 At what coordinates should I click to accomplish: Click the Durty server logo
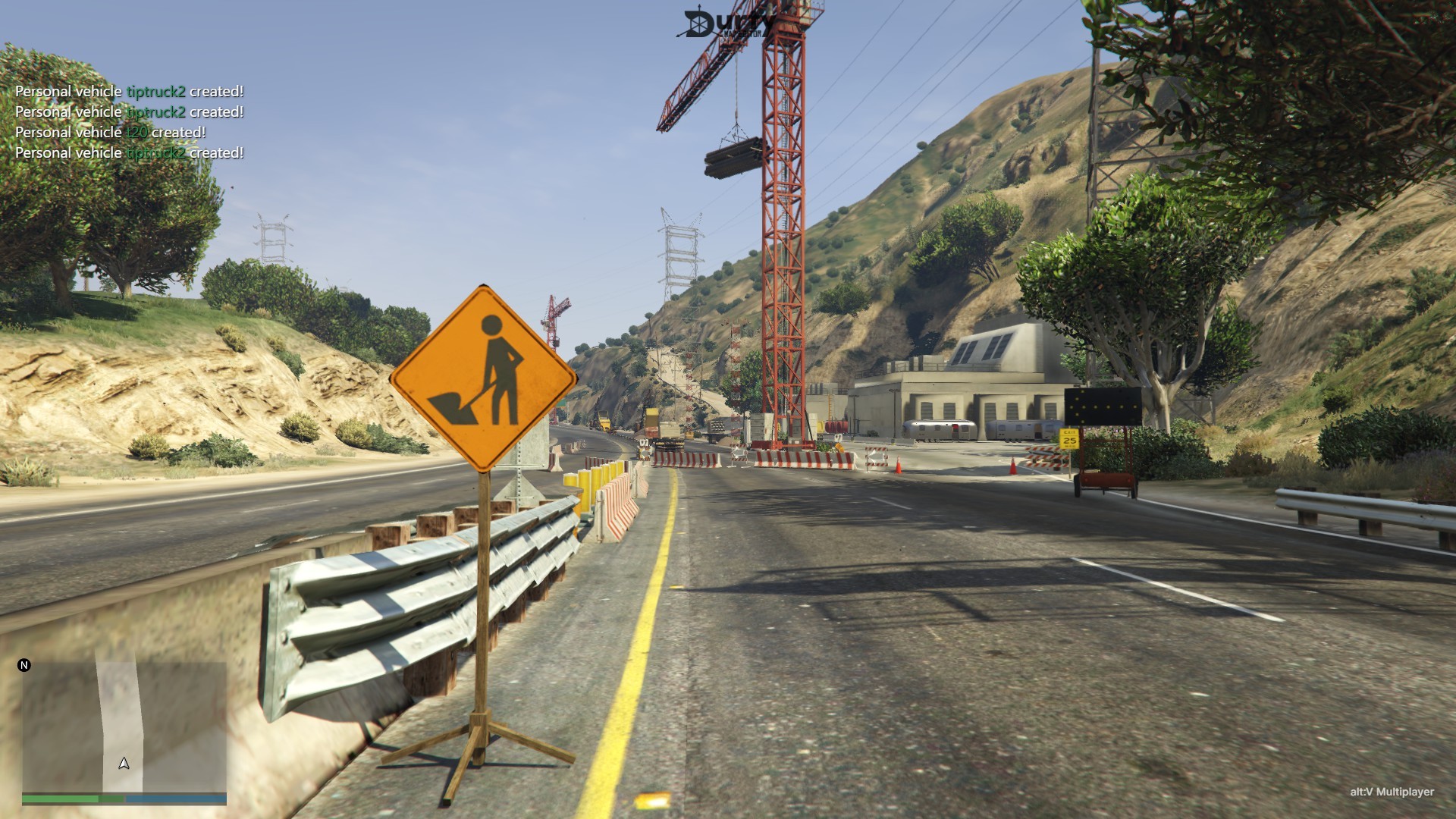point(723,24)
